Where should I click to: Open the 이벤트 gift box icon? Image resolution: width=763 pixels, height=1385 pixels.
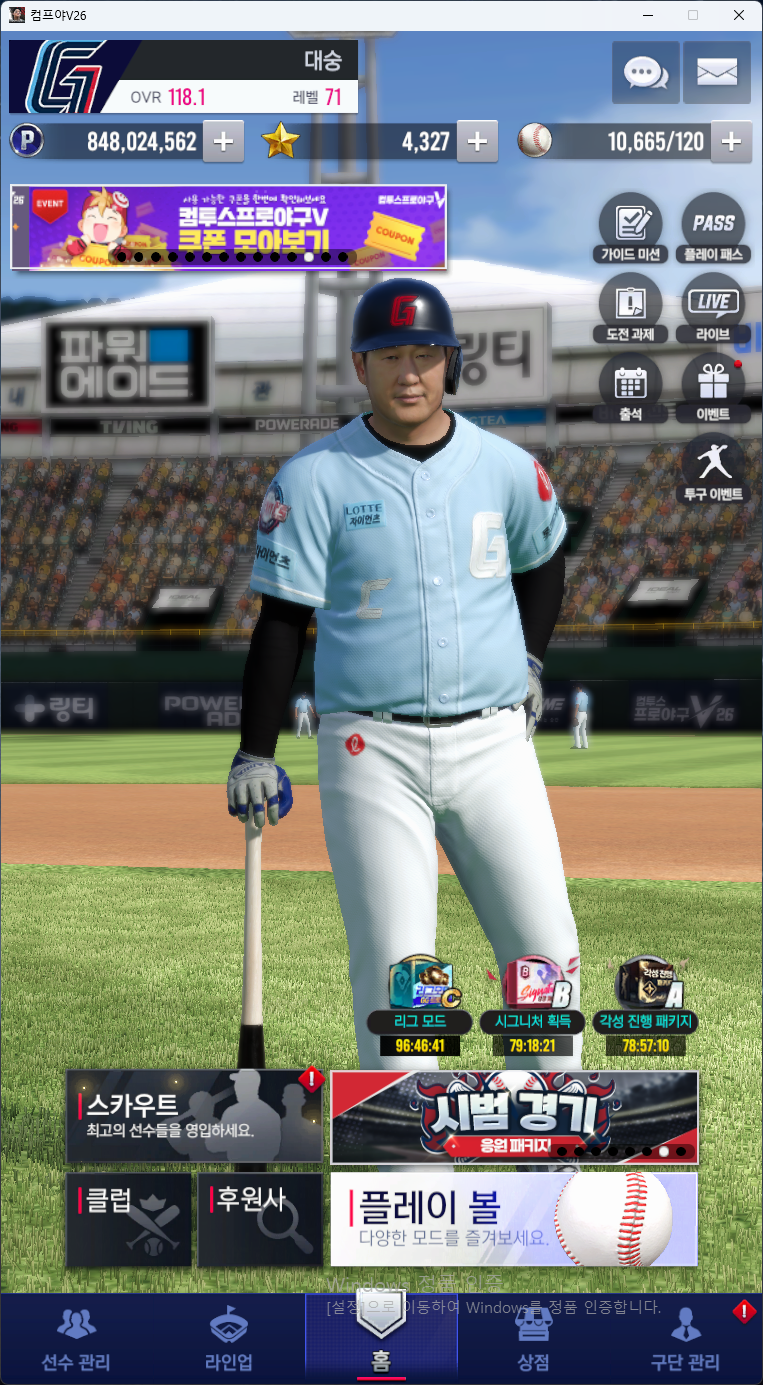[713, 388]
